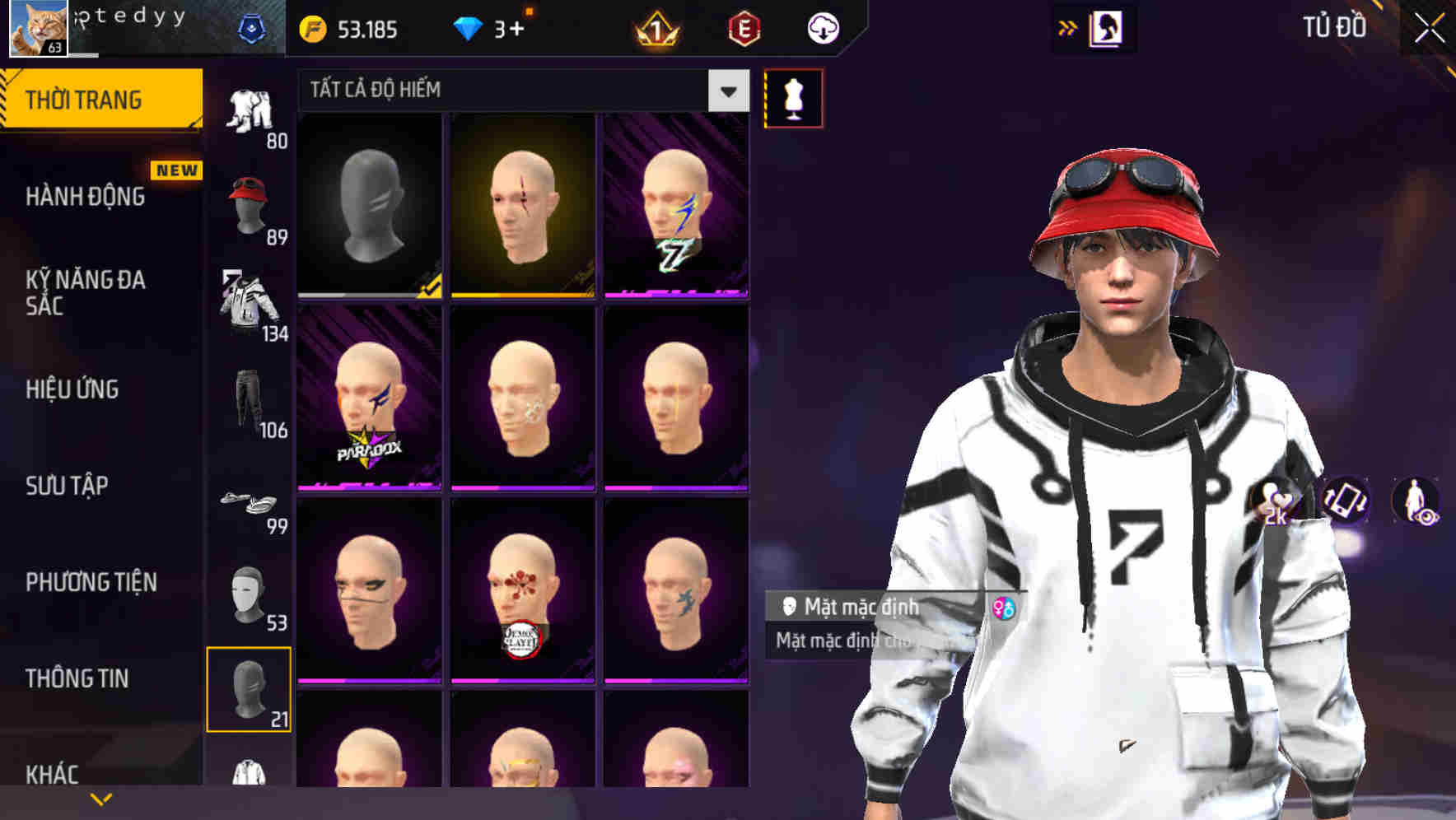
Task: Click the E event badge in the top bar
Action: point(741,27)
